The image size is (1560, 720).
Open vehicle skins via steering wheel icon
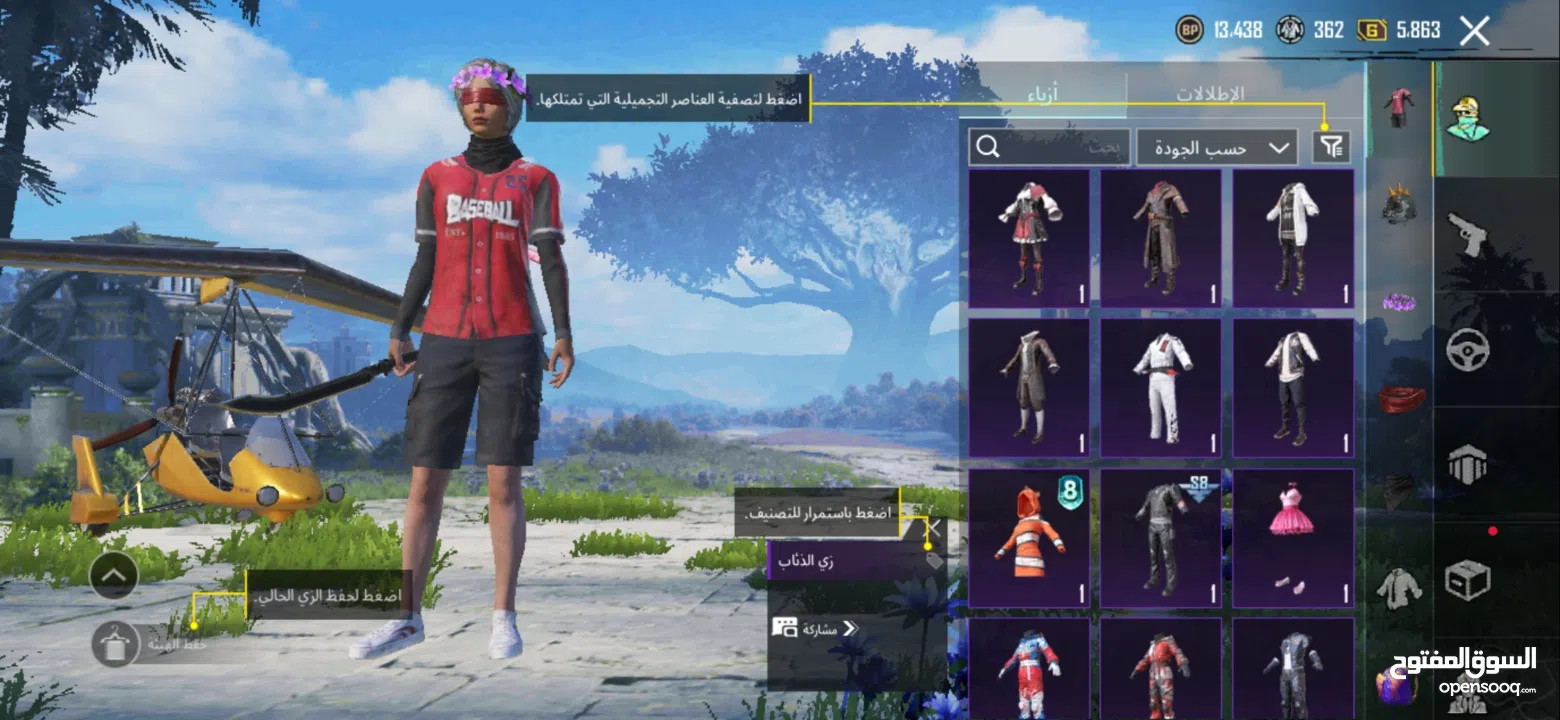tap(1470, 350)
